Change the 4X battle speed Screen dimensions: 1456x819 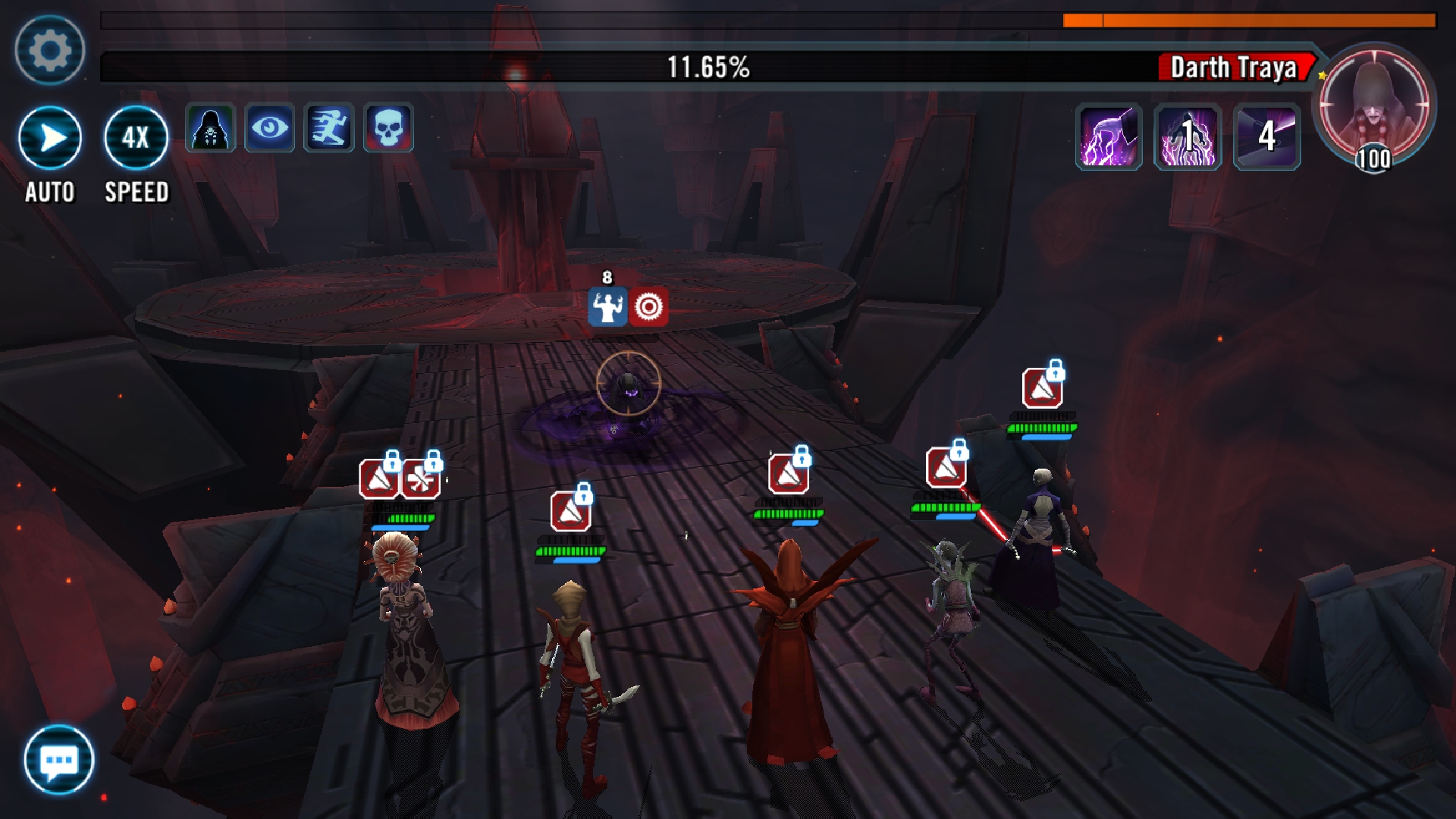(x=136, y=139)
